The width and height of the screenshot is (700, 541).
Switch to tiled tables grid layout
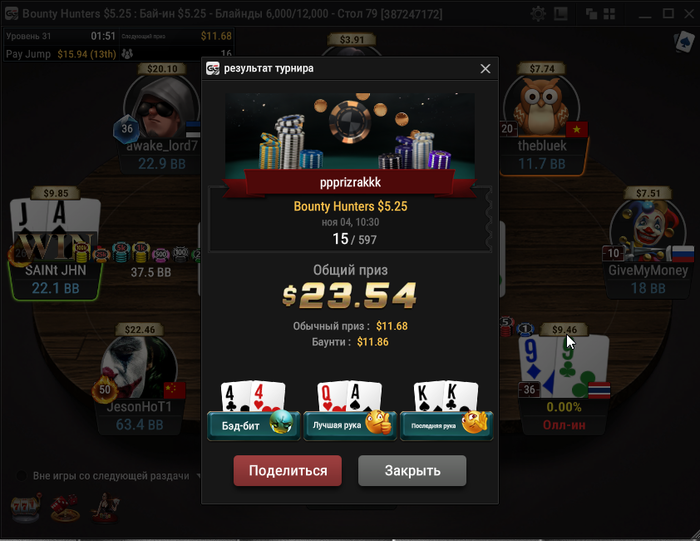[611, 14]
